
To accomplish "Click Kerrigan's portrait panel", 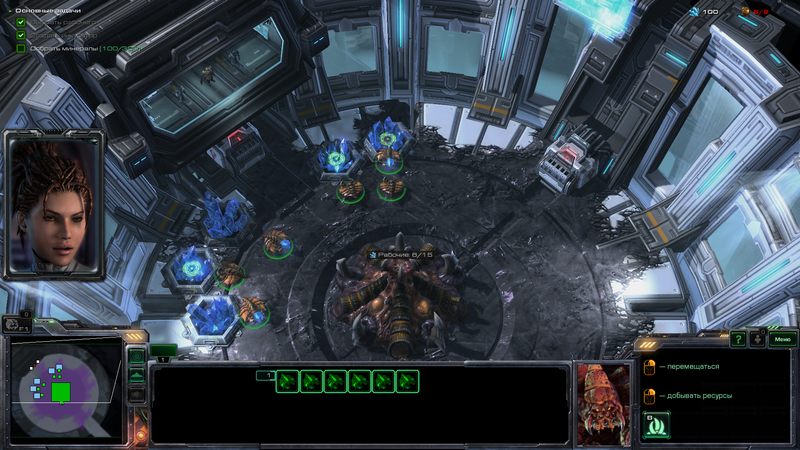I will [x=54, y=204].
